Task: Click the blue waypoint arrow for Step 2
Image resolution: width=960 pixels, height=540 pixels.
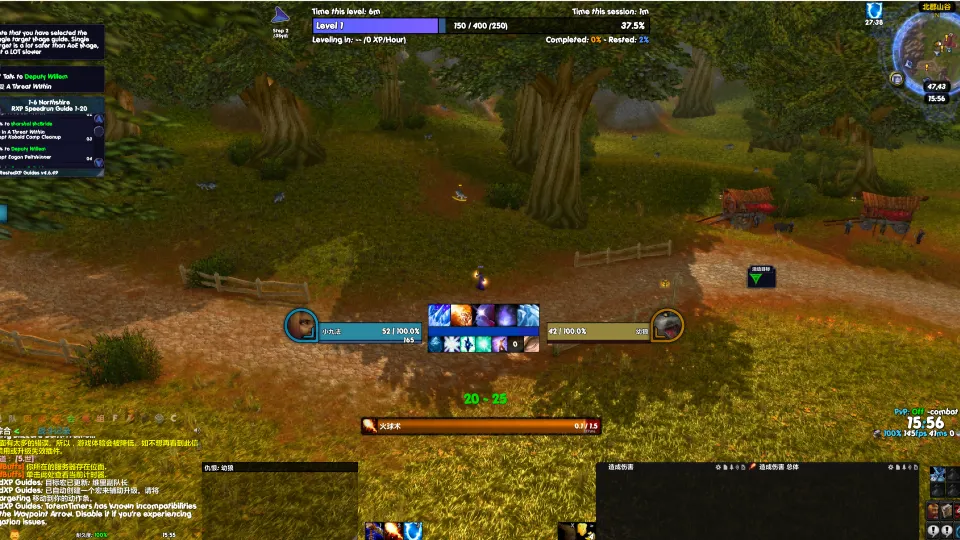Action: point(280,15)
